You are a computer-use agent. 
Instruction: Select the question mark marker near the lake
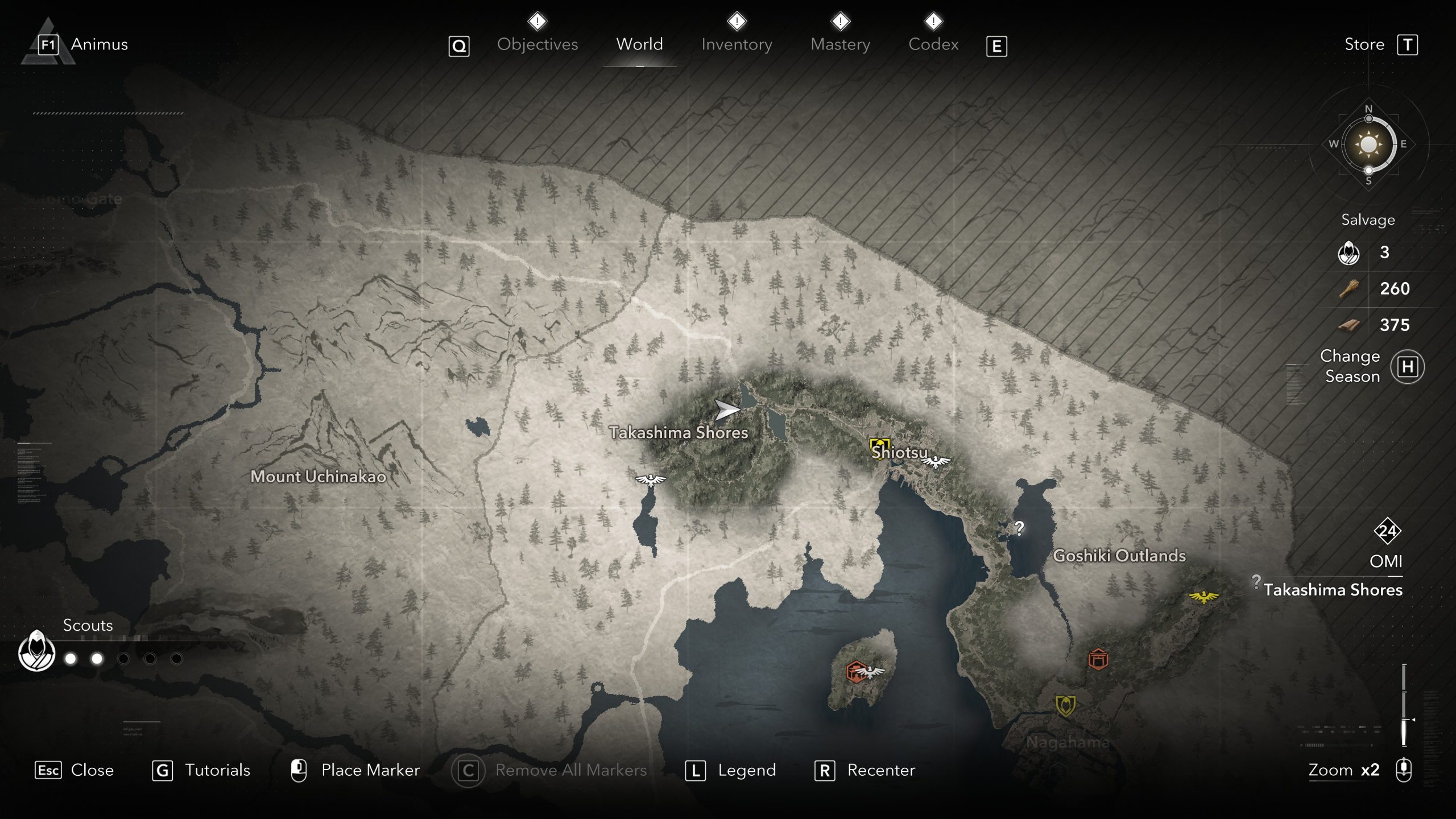pos(1019,528)
